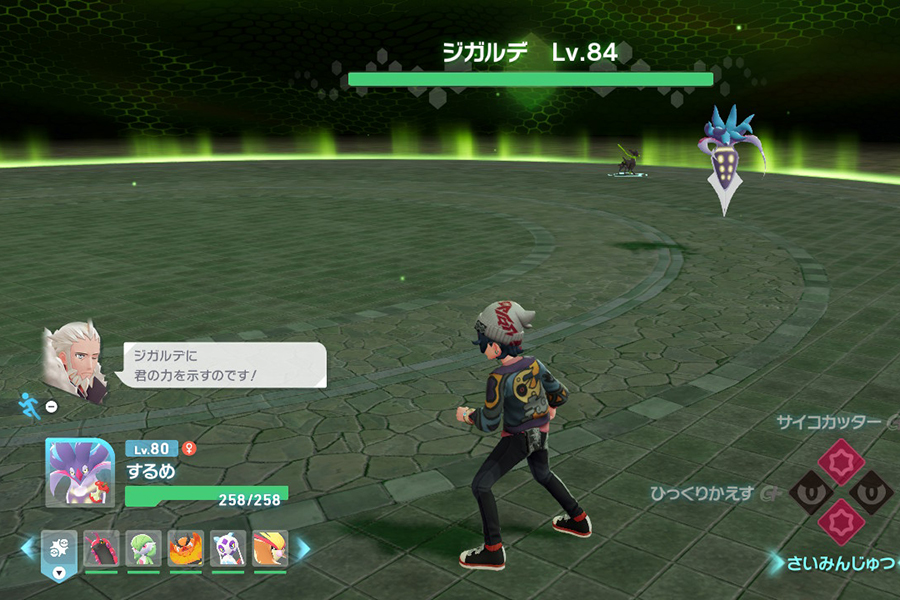The height and width of the screenshot is (600, 900).
Task: Click the party bar's right arrow
Action: click(x=303, y=548)
